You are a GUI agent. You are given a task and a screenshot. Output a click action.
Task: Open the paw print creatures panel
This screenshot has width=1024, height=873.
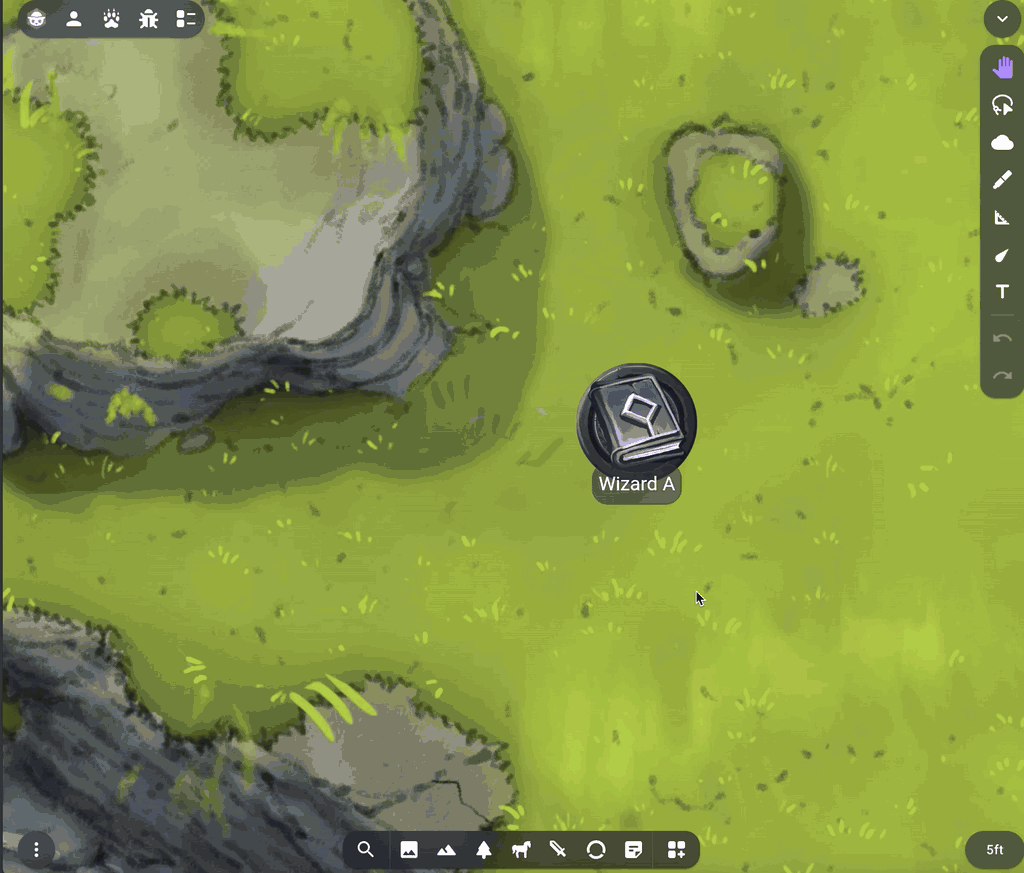click(x=111, y=19)
